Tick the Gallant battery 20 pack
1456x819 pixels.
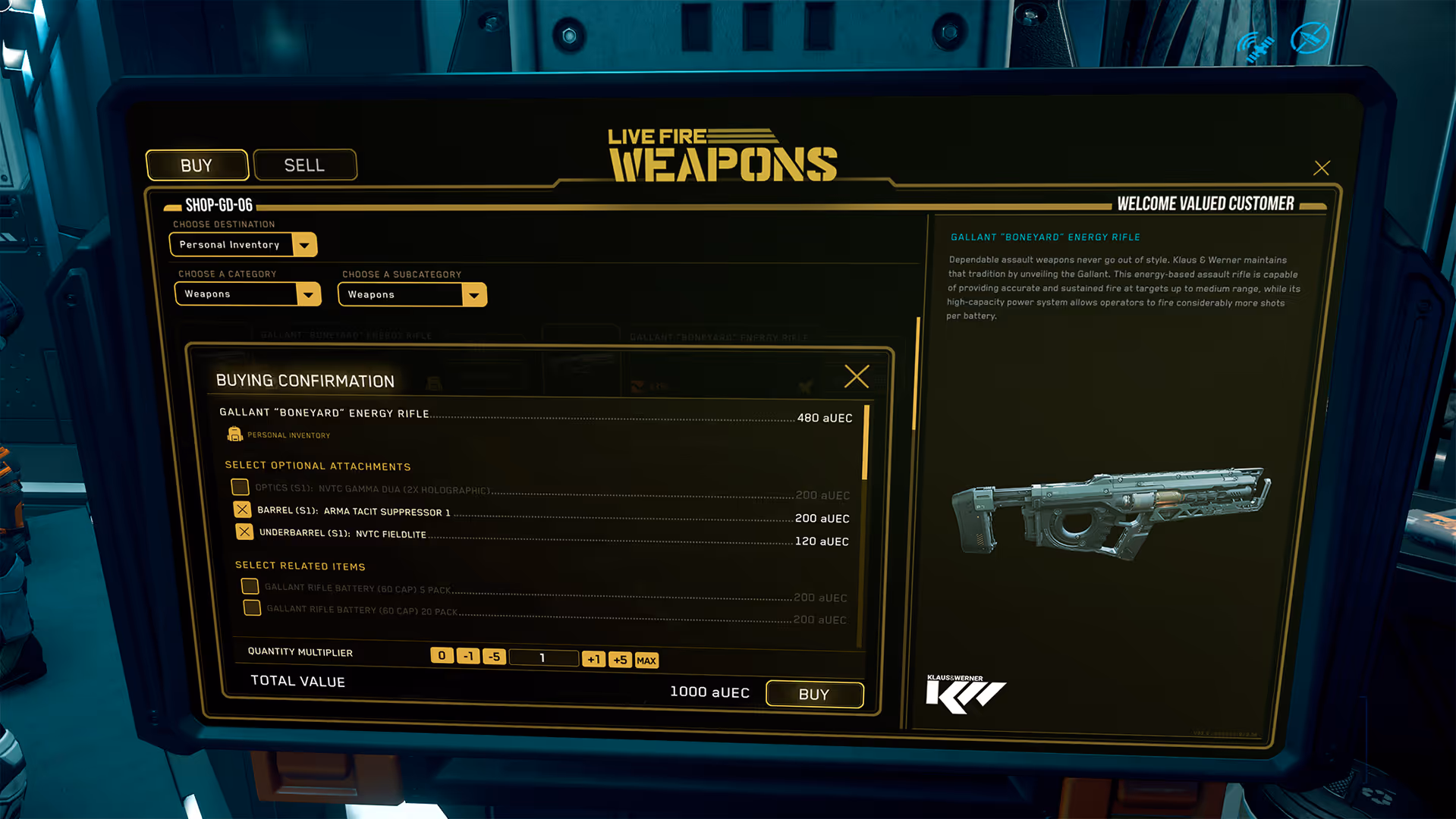(252, 608)
